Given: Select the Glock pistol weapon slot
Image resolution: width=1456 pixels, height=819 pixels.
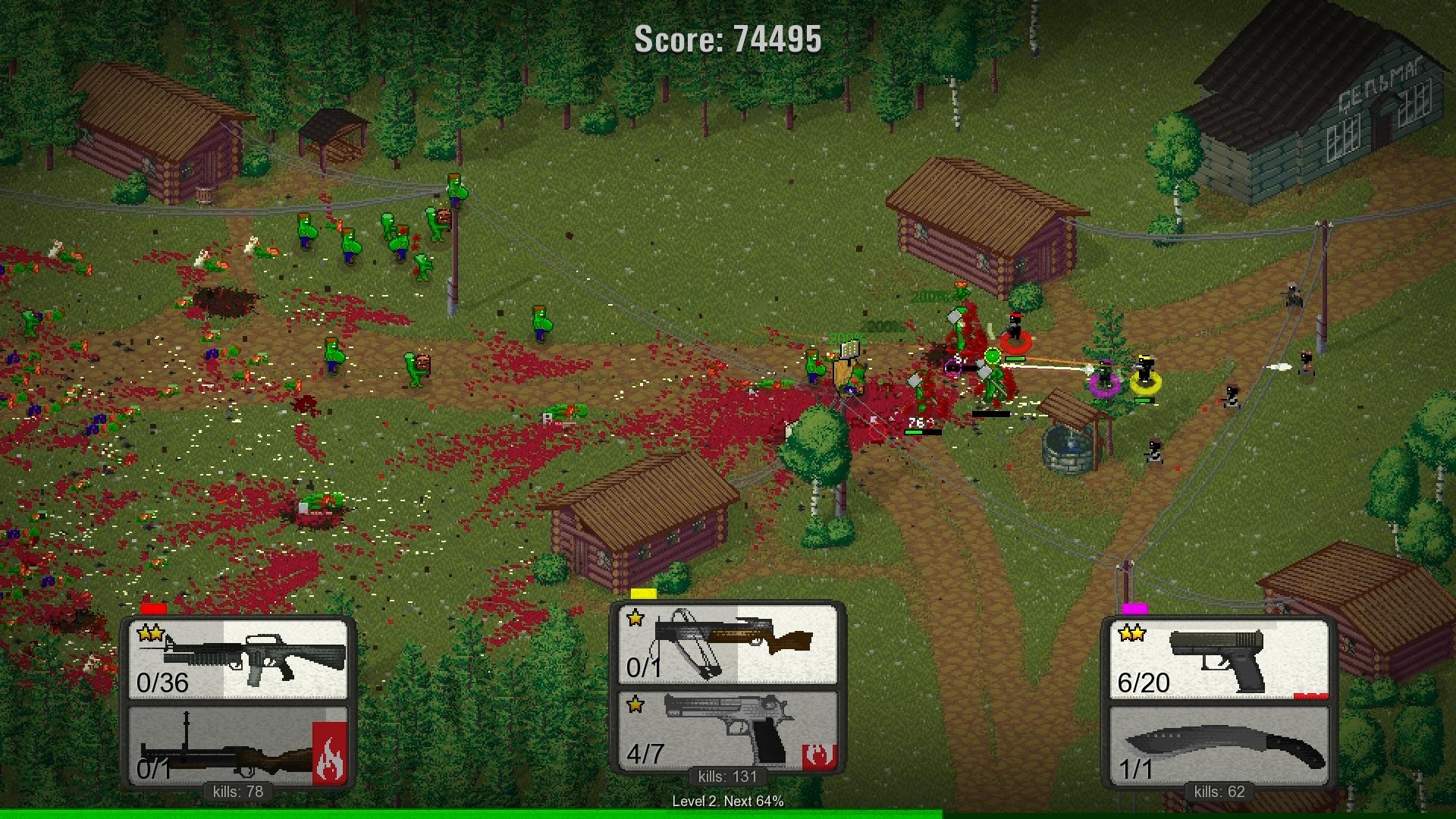Looking at the screenshot, I should pos(1219,659).
